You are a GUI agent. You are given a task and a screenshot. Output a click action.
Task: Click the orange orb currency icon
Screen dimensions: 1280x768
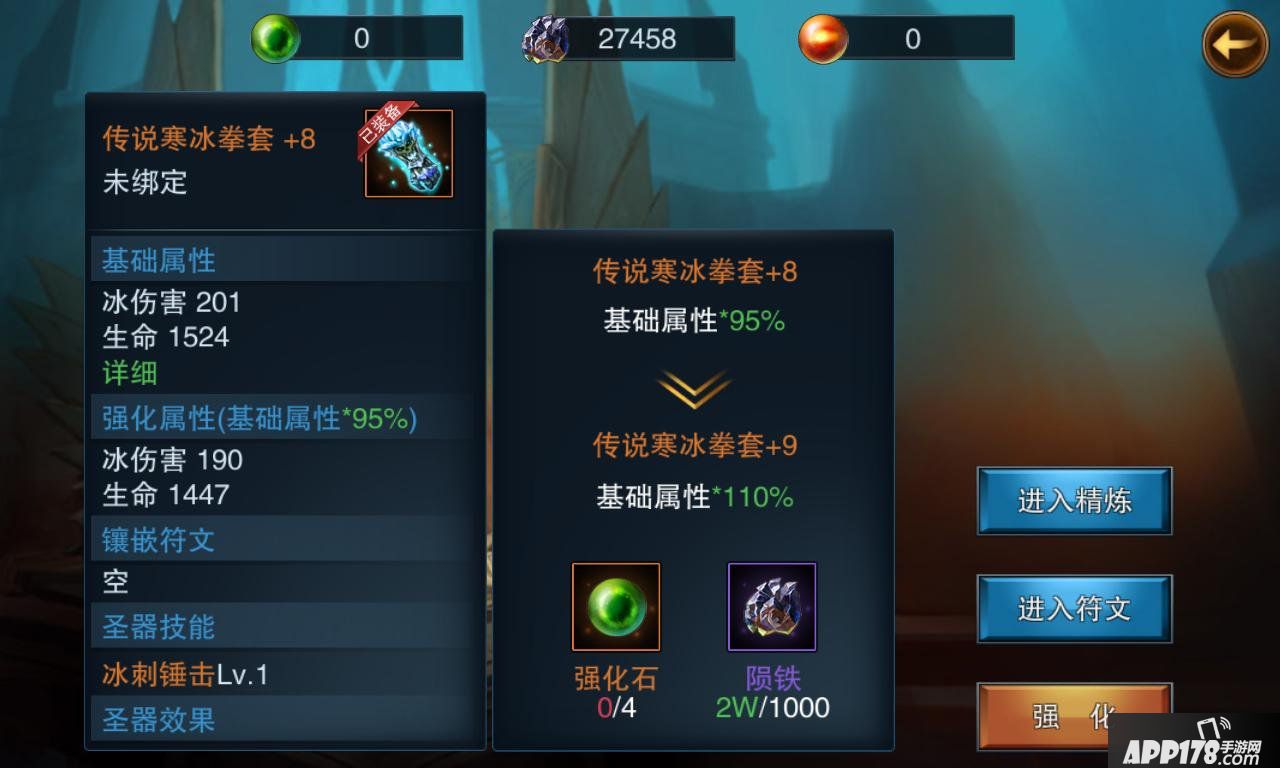click(x=823, y=37)
